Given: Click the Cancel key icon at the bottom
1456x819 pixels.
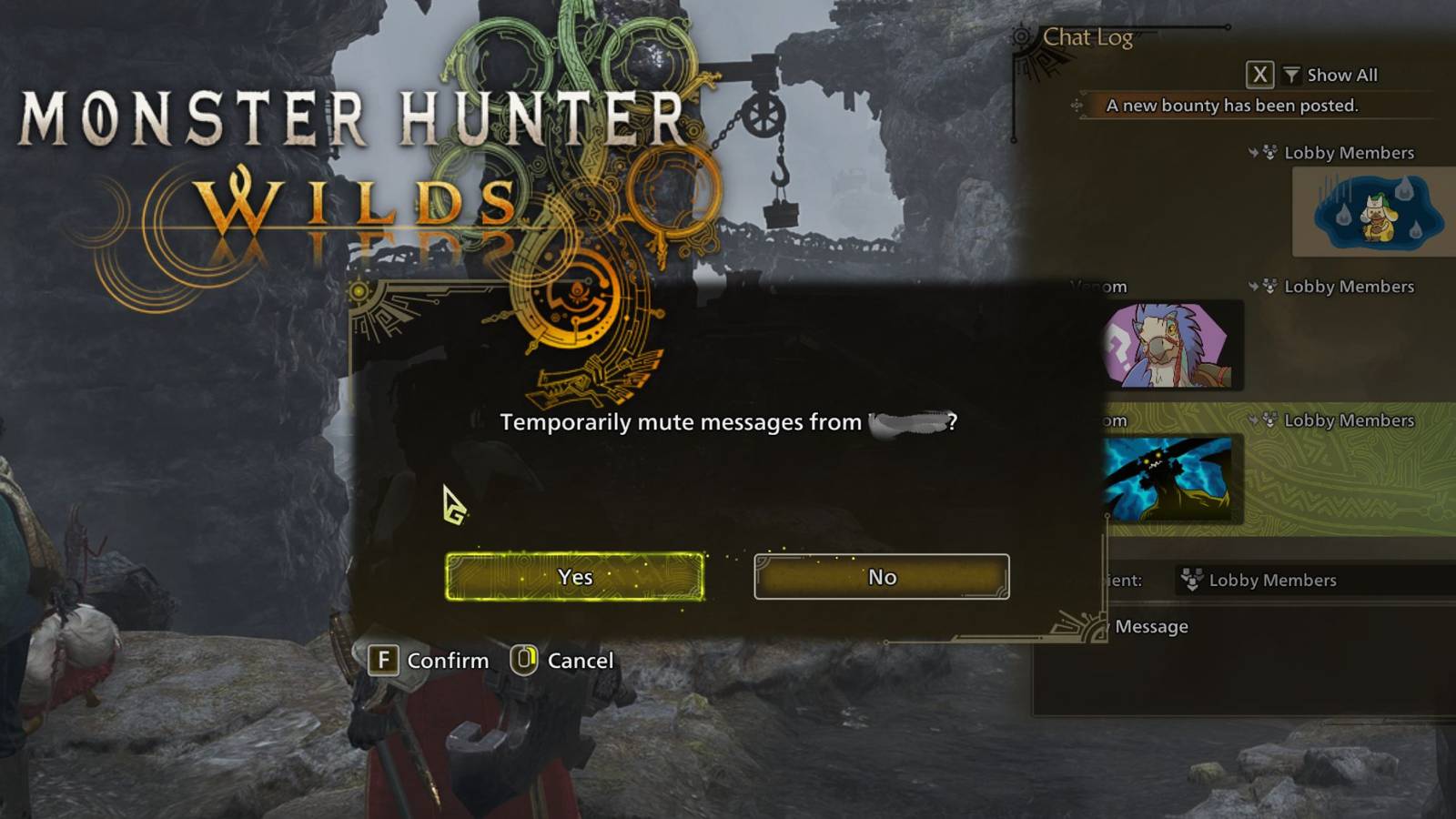Looking at the screenshot, I should 523,661.
